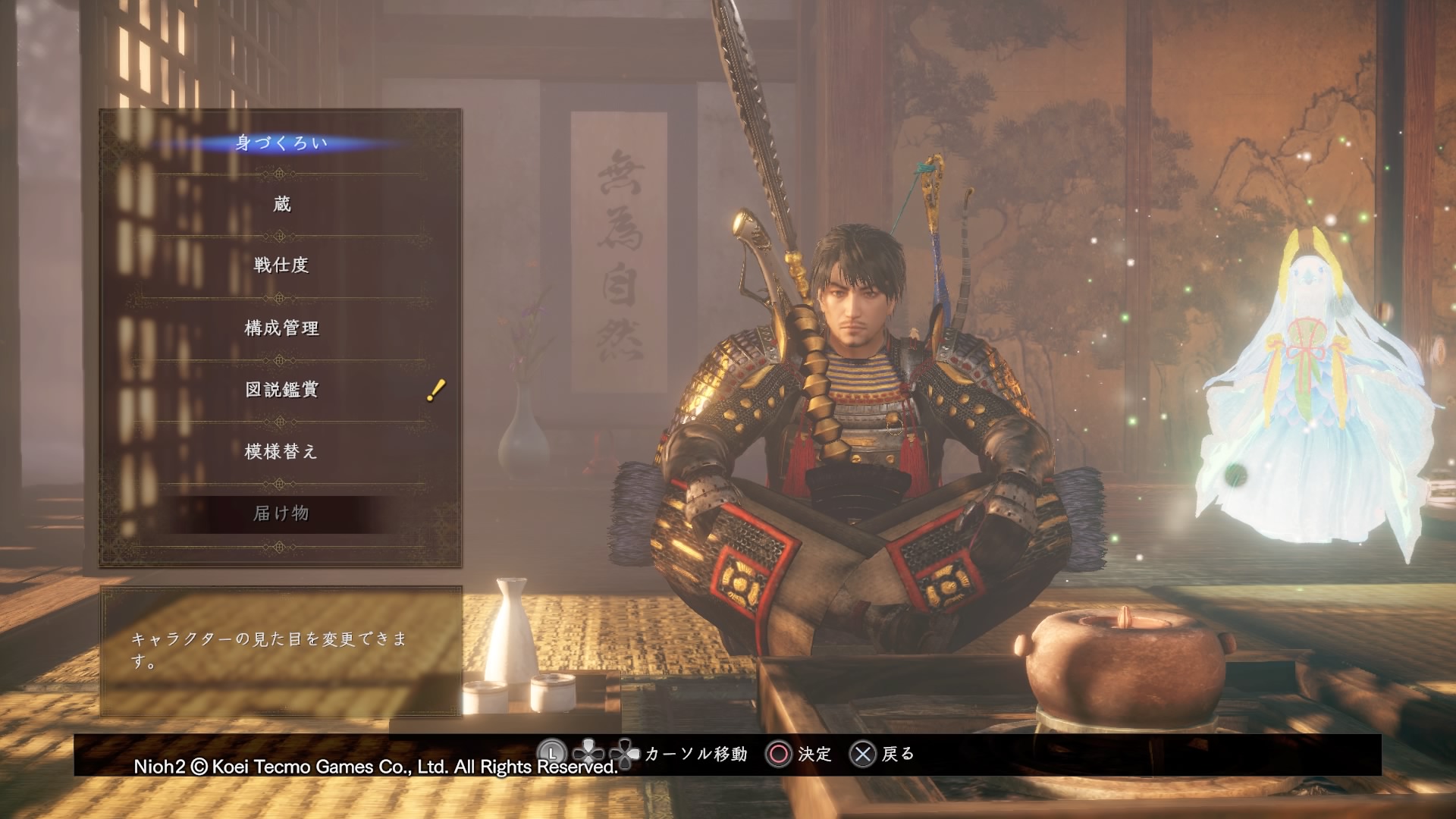1456x819 pixels.
Task: Select the 身づくろい menu entry
Action: point(281,143)
